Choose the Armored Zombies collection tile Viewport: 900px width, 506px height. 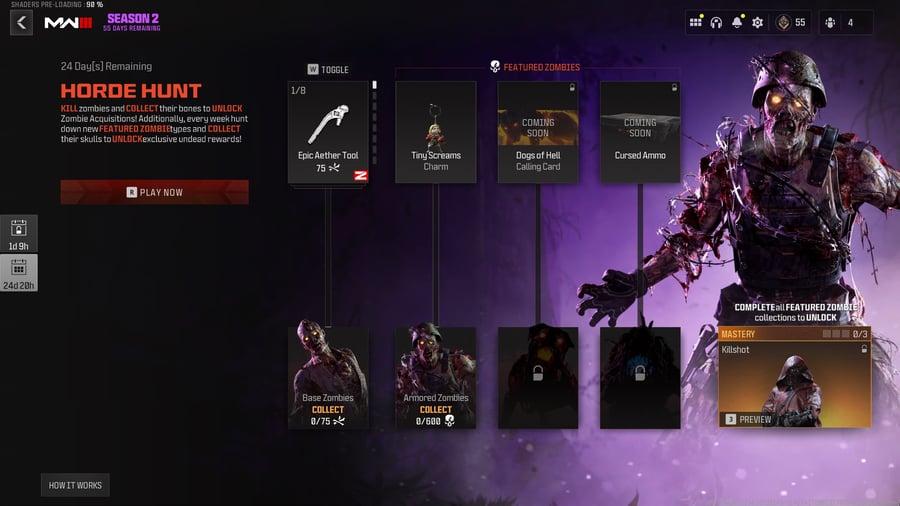[435, 377]
